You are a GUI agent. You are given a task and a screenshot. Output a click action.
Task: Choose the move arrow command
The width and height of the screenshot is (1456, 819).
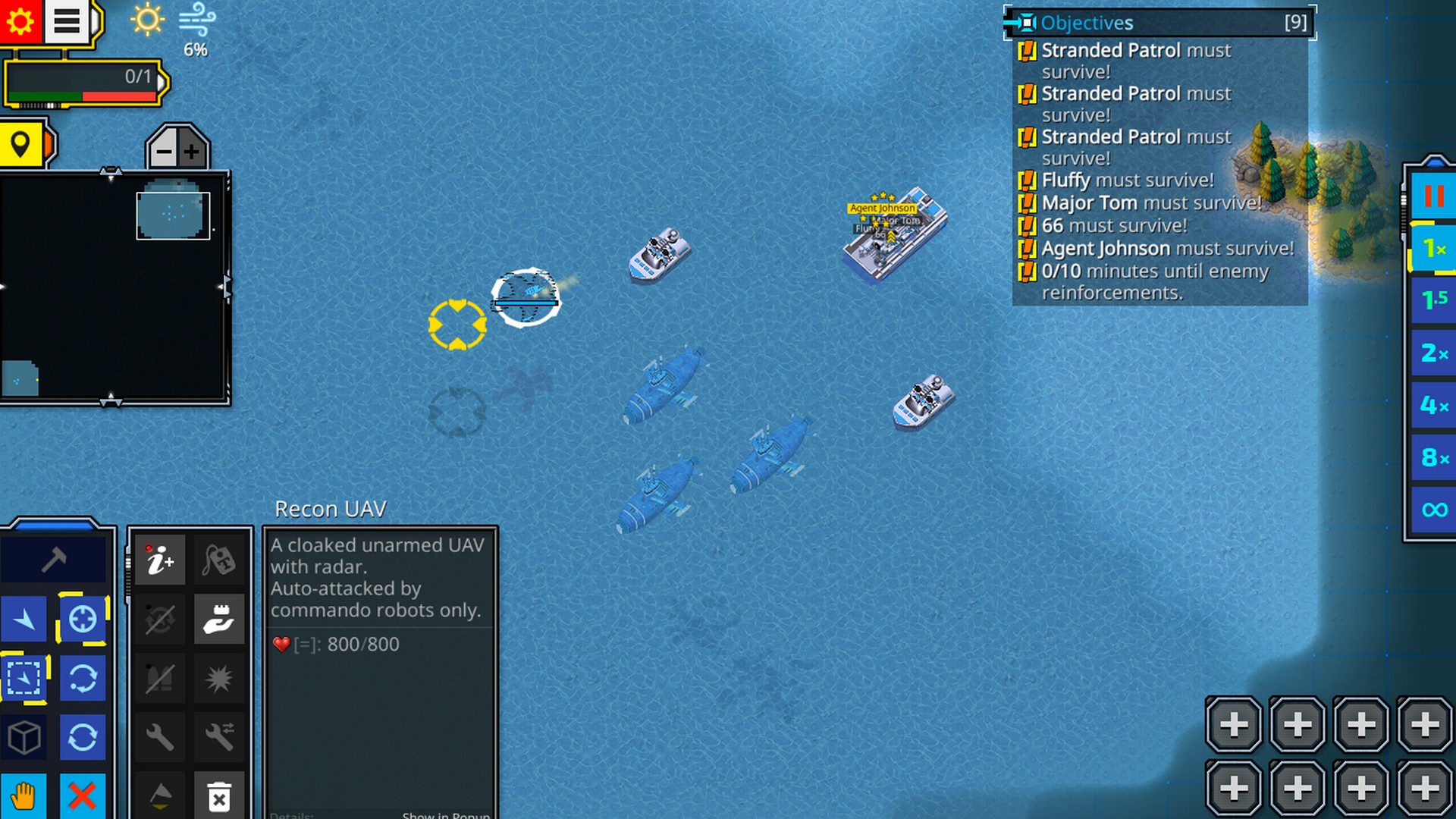tap(24, 620)
